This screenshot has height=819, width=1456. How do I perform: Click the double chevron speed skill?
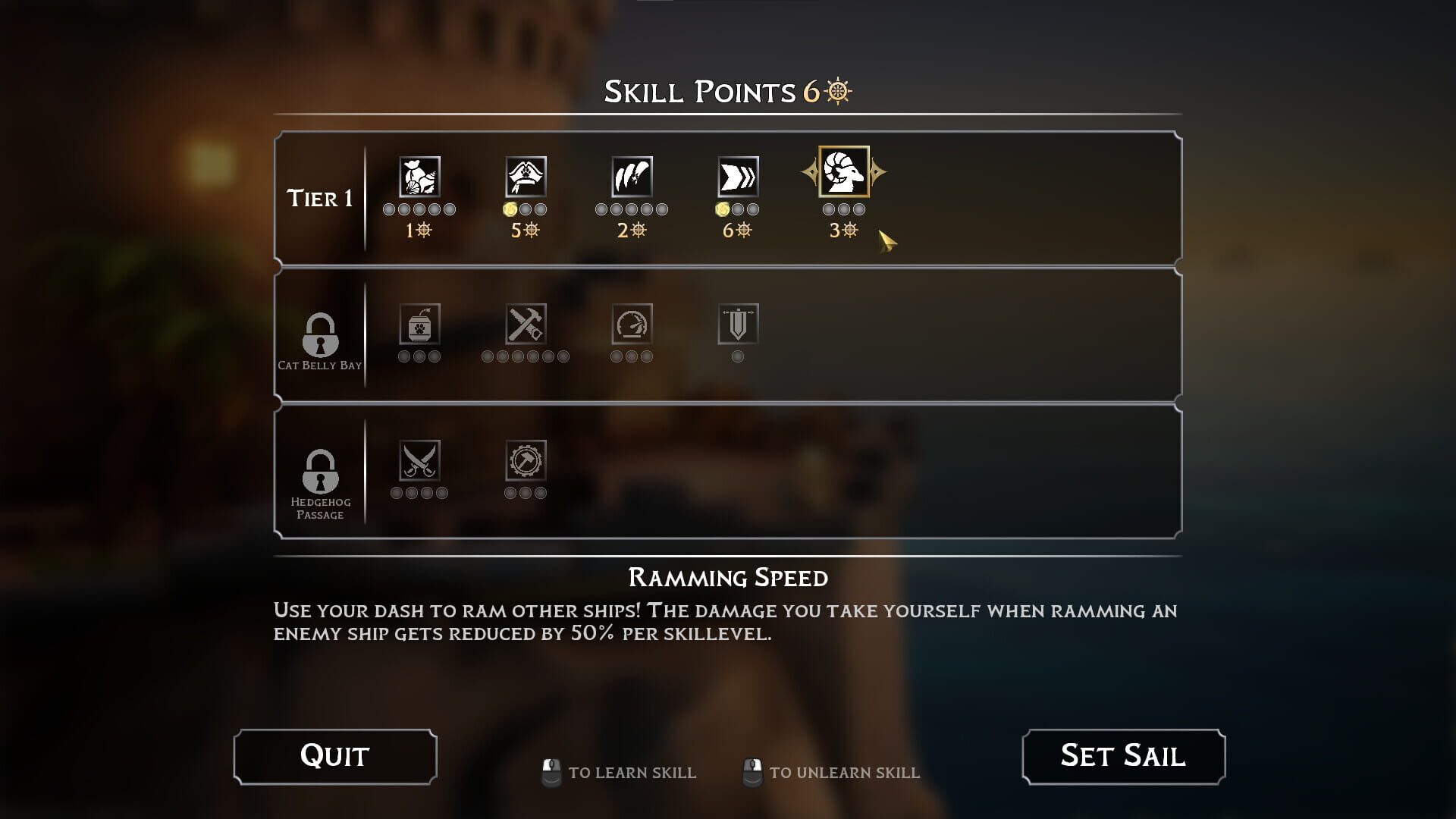pyautogui.click(x=737, y=176)
